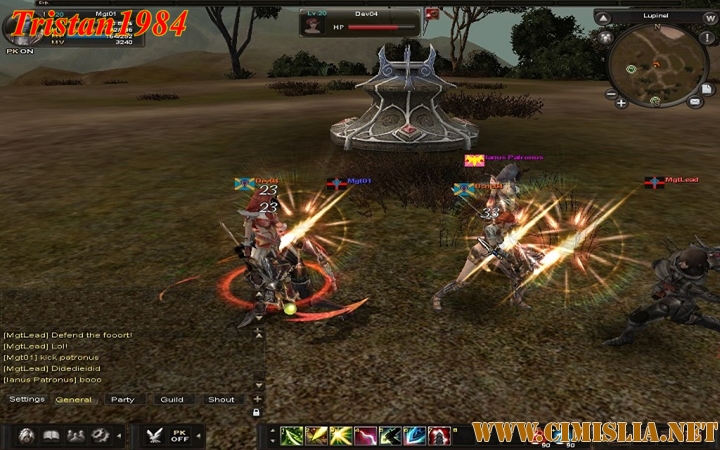Activate the purple lightning skill in hotbar

pos(364,436)
